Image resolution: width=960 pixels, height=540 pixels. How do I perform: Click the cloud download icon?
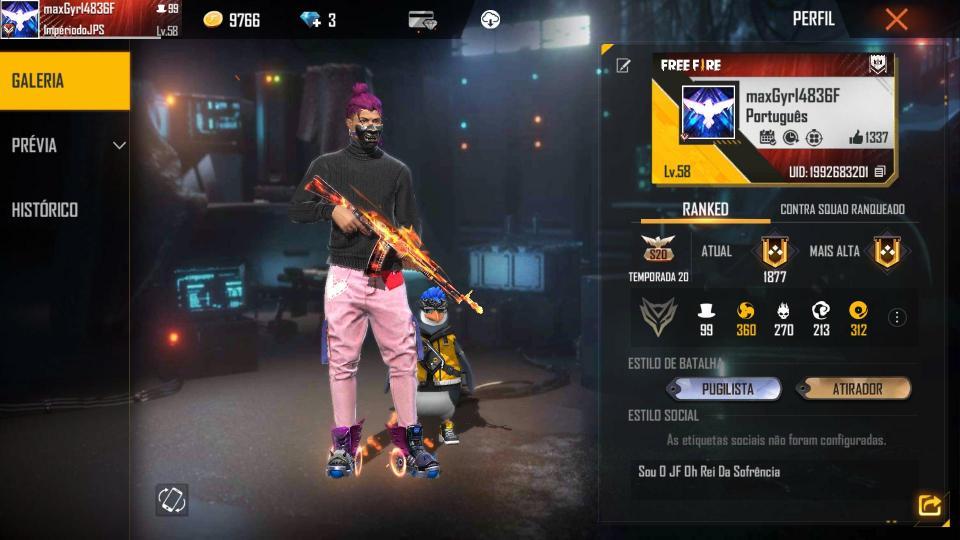[490, 19]
